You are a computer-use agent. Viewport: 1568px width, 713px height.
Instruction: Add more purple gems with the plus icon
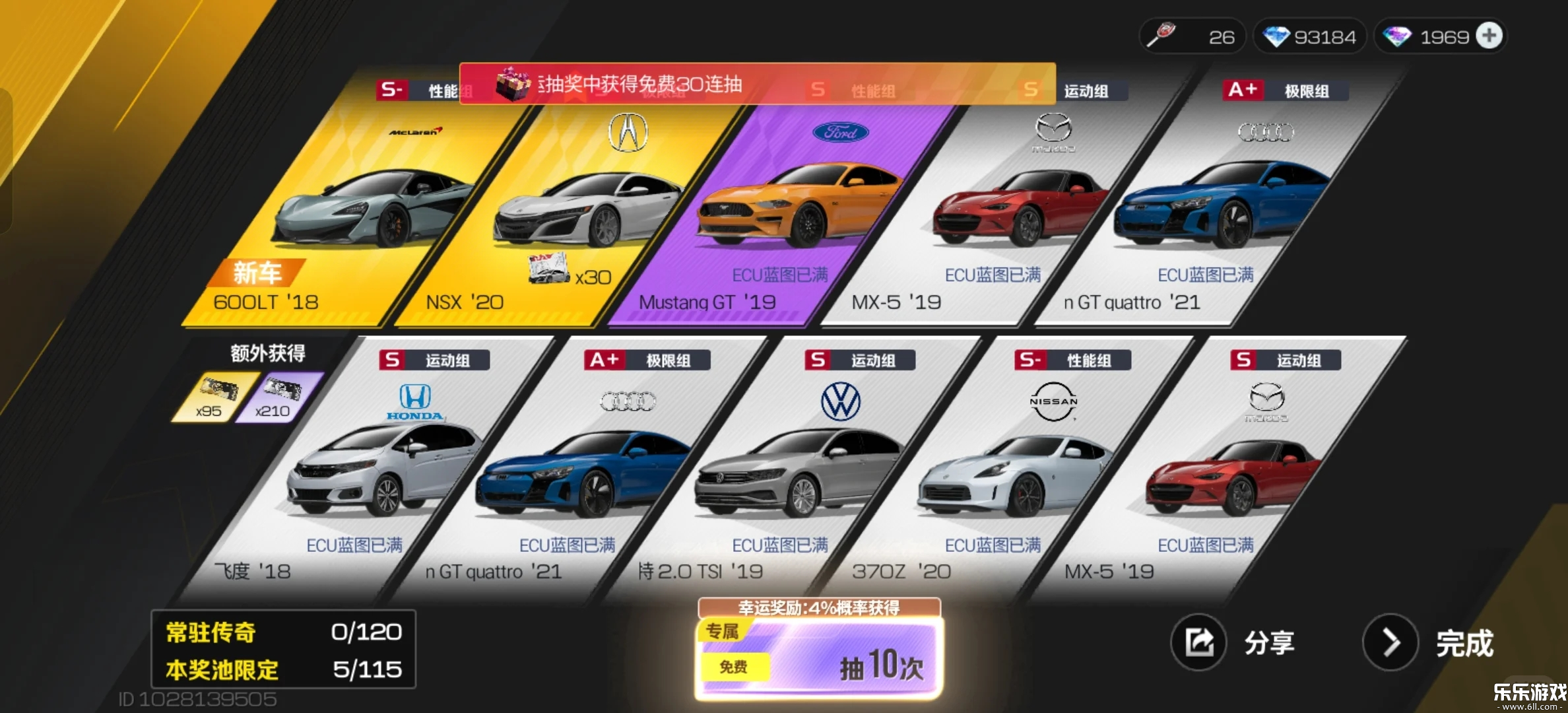click(x=1489, y=36)
